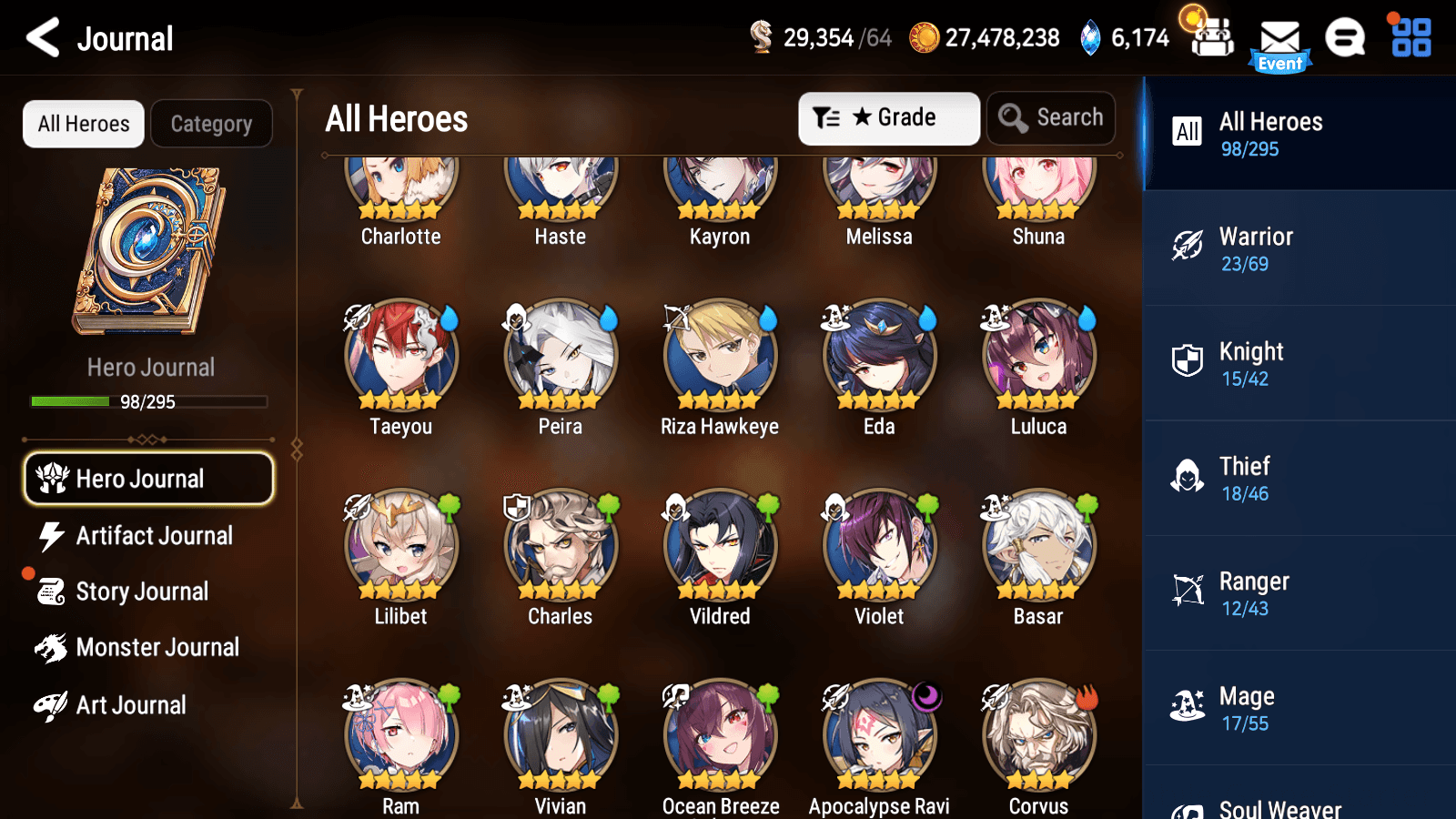Viewport: 1456px width, 819px height.
Task: Switch to the Category tab
Action: pyautogui.click(x=211, y=124)
